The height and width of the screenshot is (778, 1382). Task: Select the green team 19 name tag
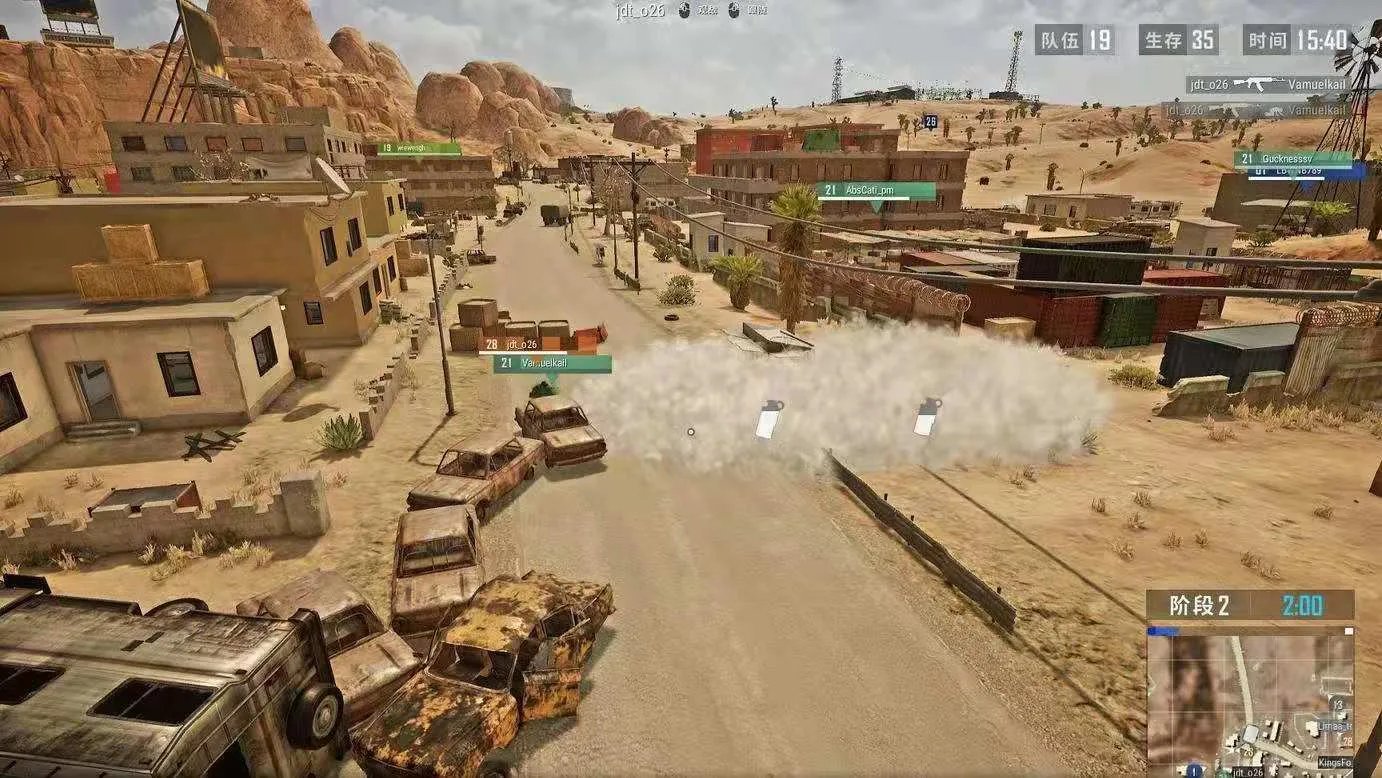419,149
